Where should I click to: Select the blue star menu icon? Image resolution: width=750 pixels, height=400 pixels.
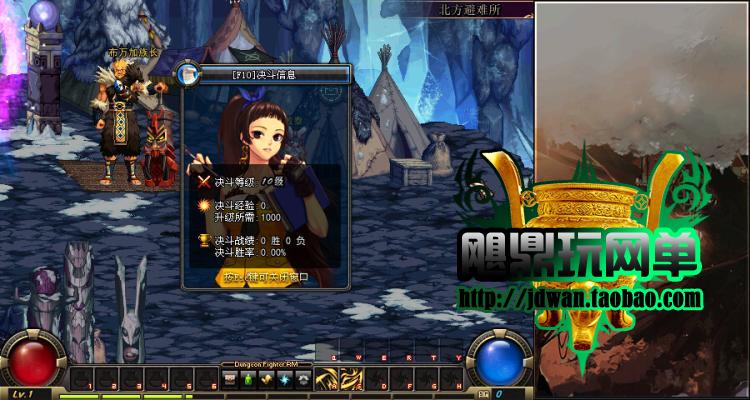click(x=285, y=379)
